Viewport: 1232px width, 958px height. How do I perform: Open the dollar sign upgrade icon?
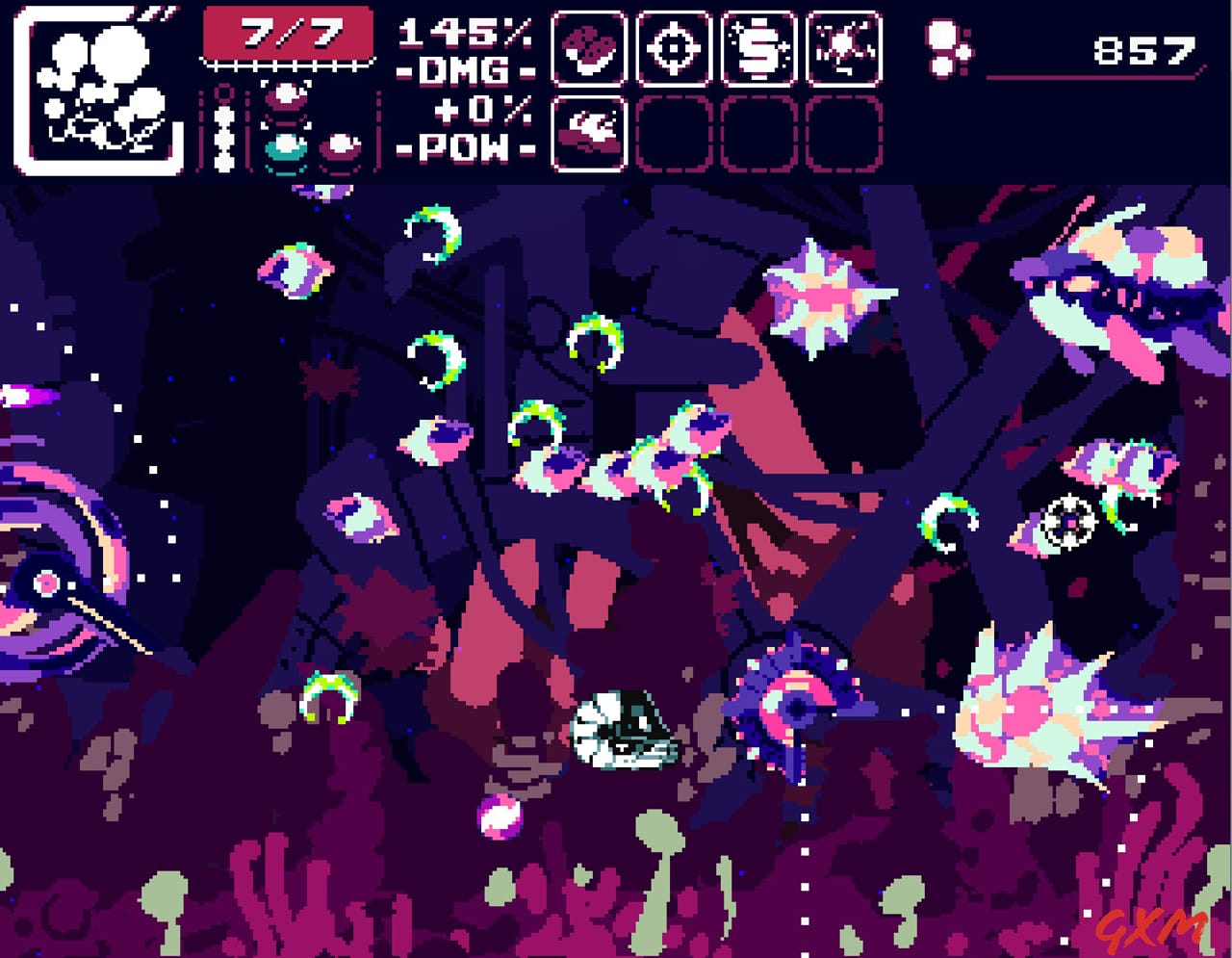tap(759, 48)
